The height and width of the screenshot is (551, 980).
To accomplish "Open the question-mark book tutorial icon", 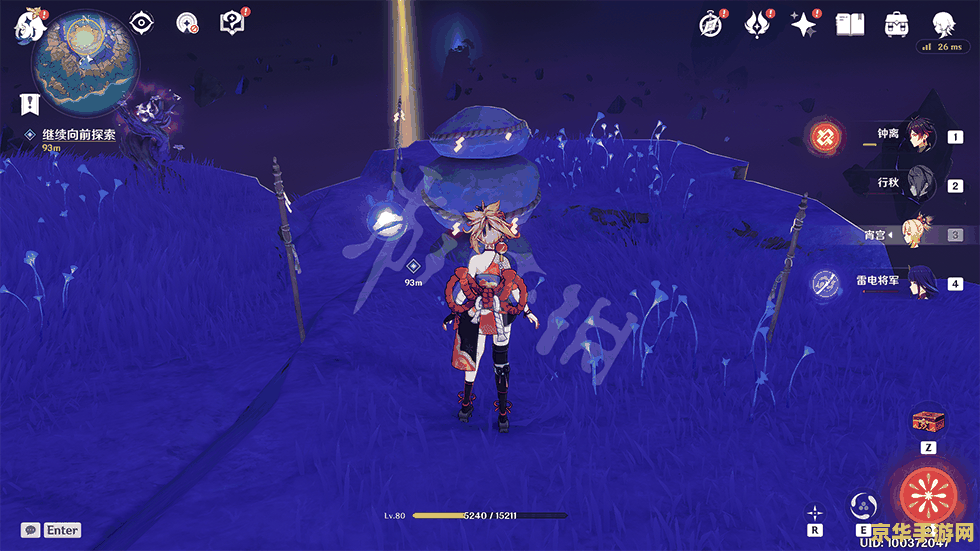I will click(x=233, y=23).
